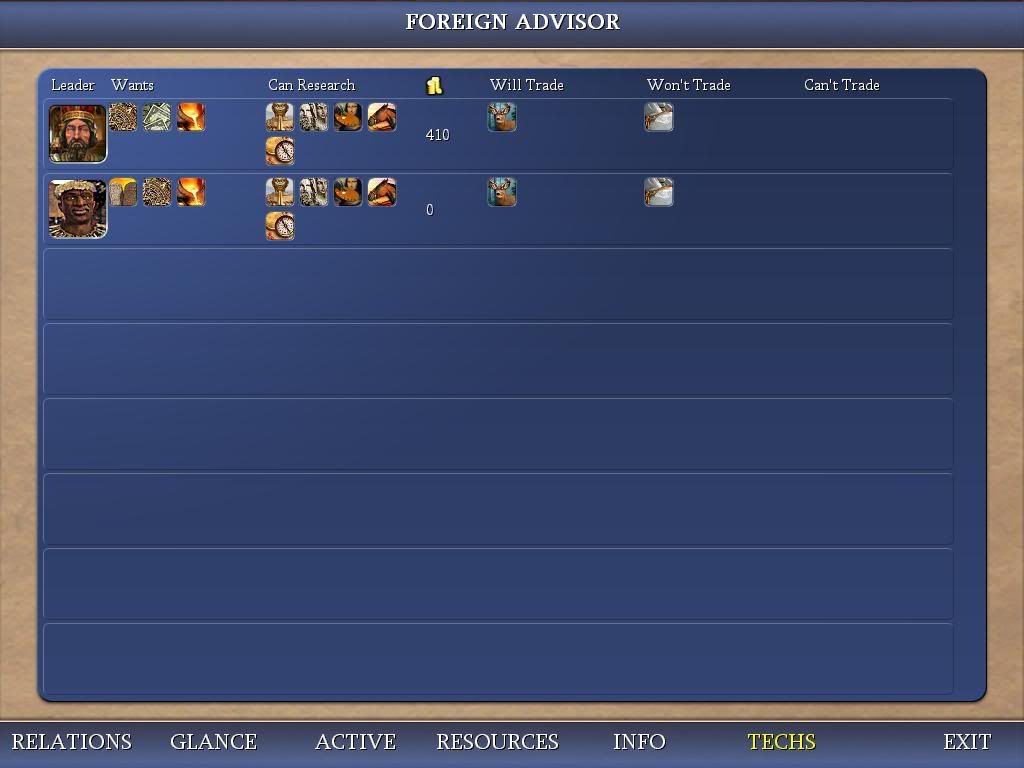Click the stone tablets Monotheism tech icon
The image size is (1024, 768).
[123, 191]
